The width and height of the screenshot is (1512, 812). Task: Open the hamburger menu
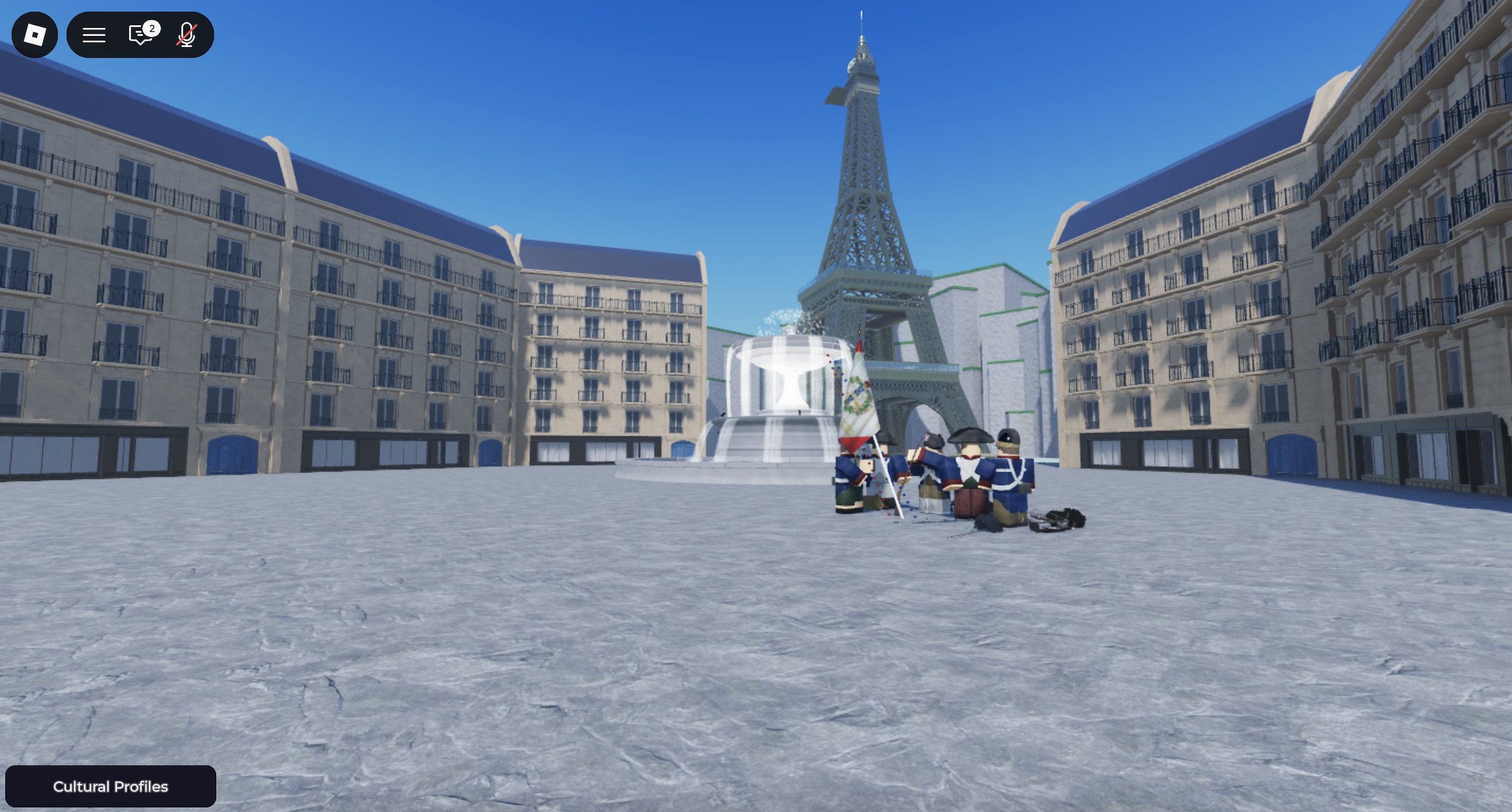point(94,34)
